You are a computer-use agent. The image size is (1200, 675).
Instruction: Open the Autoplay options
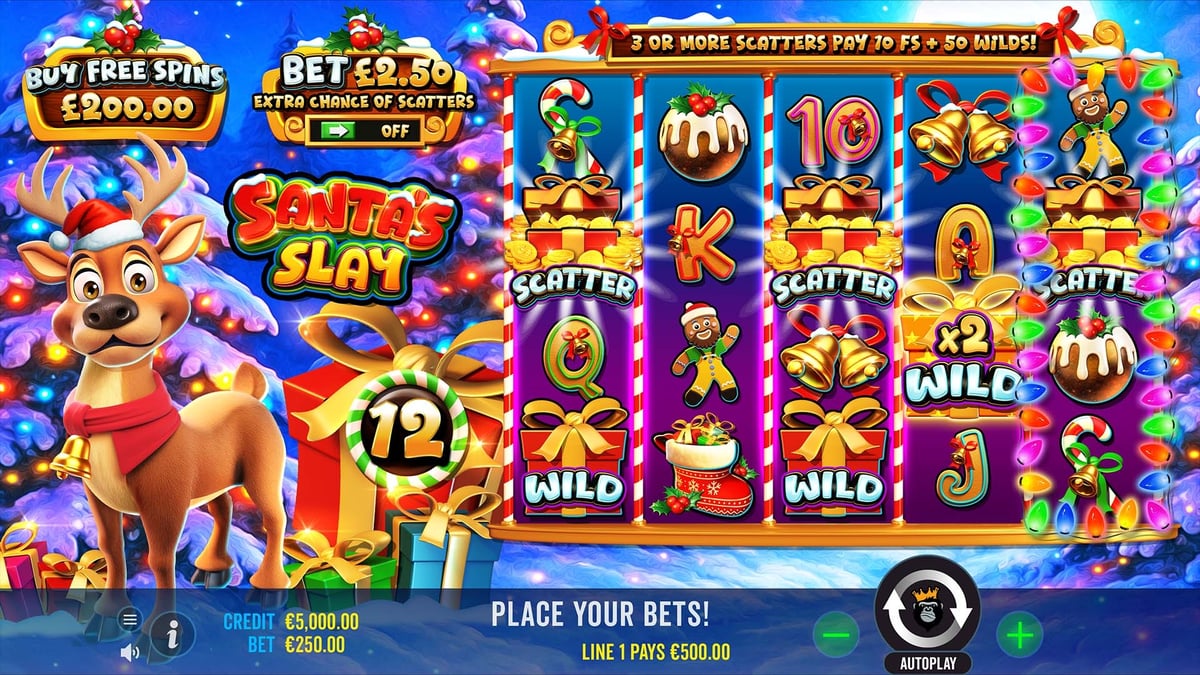click(x=926, y=663)
